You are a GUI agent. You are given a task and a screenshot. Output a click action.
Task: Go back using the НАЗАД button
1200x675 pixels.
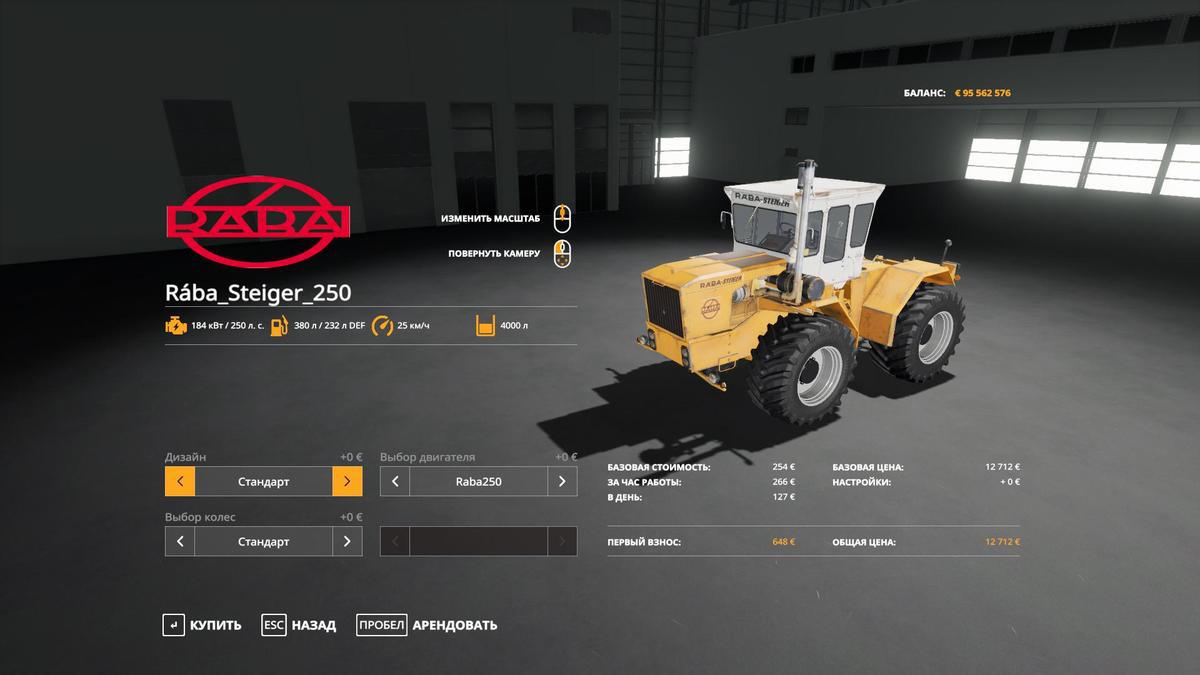click(x=299, y=625)
